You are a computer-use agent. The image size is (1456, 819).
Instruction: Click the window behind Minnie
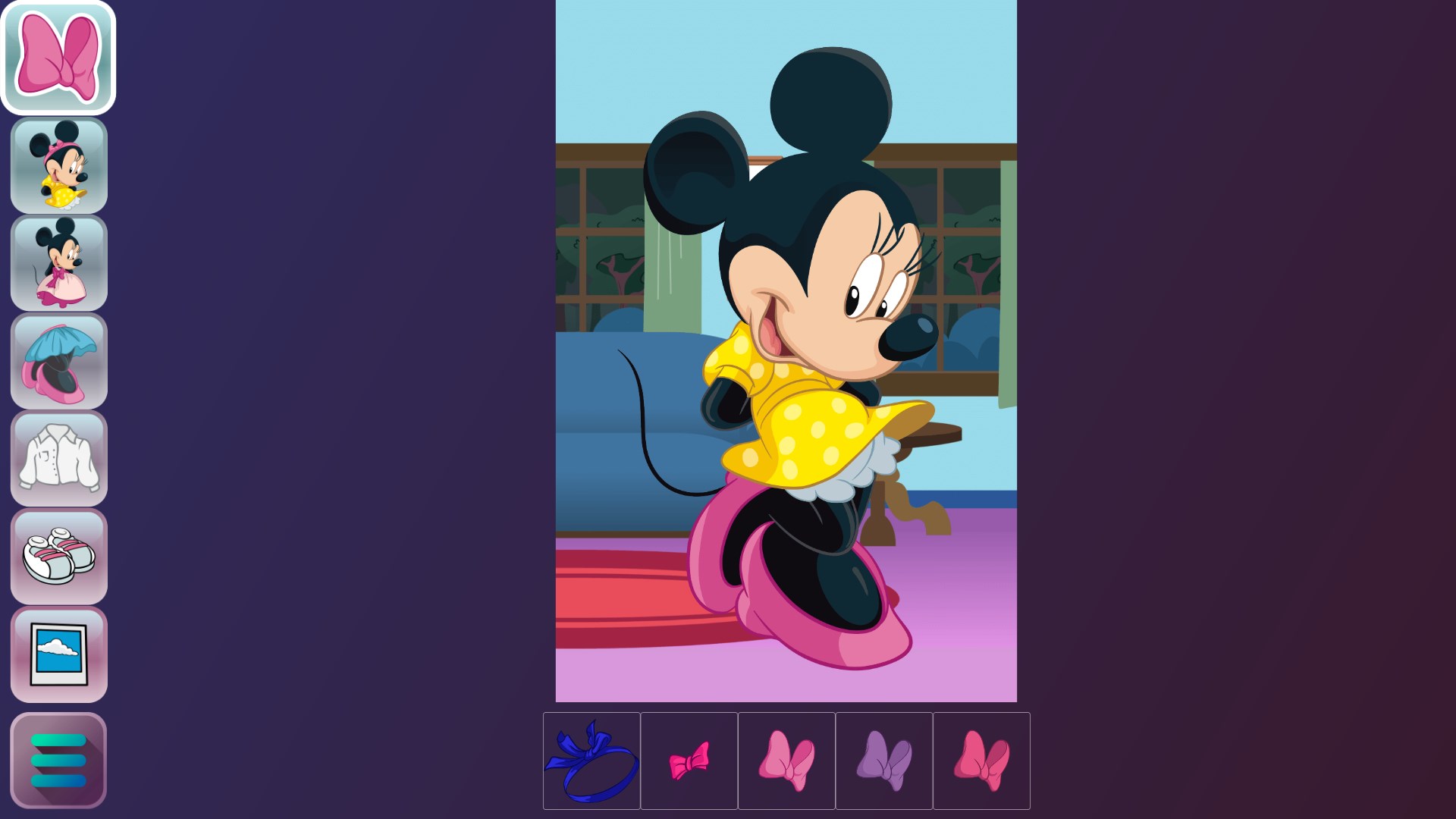(x=971, y=227)
